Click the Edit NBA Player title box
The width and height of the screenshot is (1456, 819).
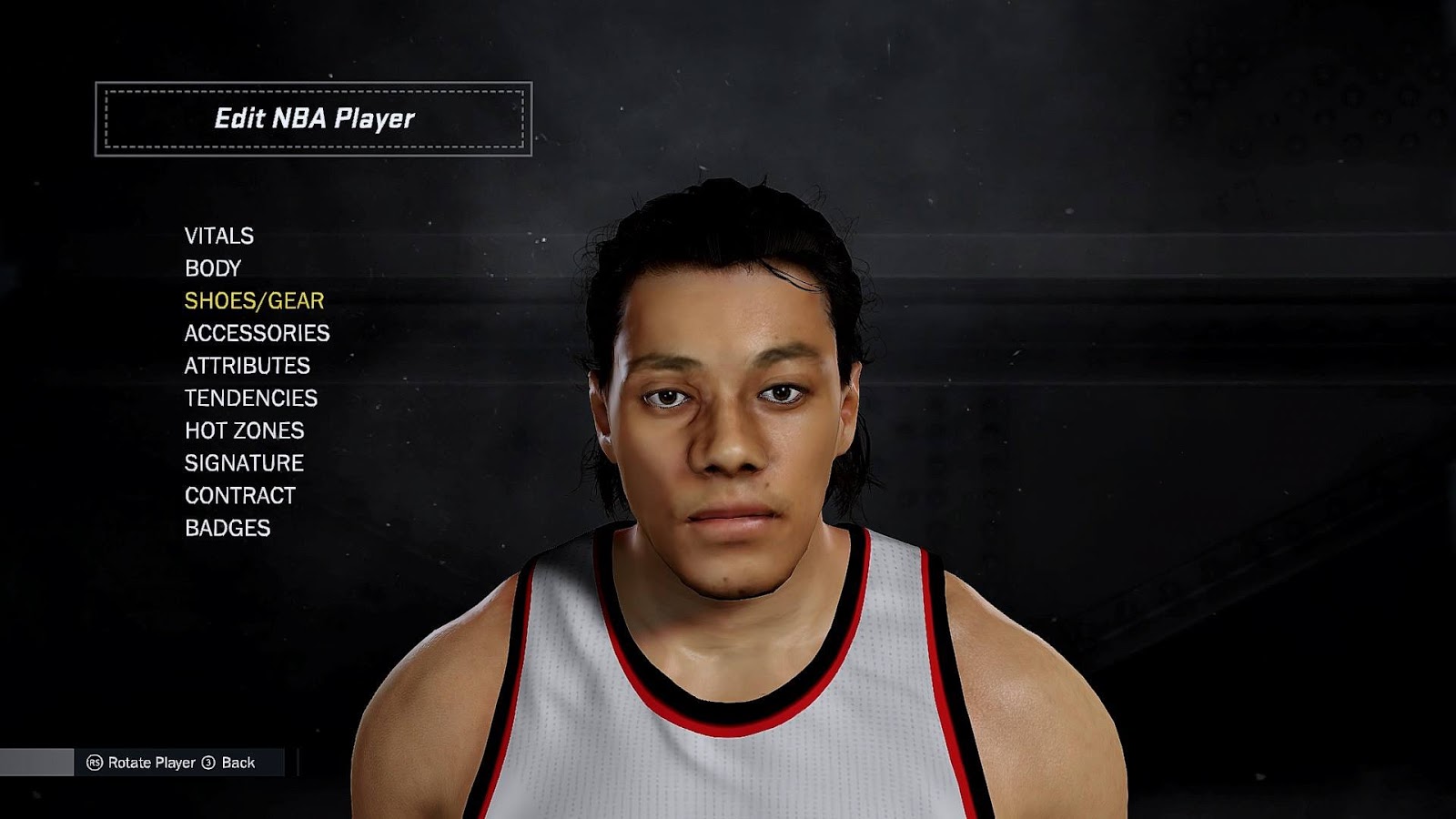314,117
